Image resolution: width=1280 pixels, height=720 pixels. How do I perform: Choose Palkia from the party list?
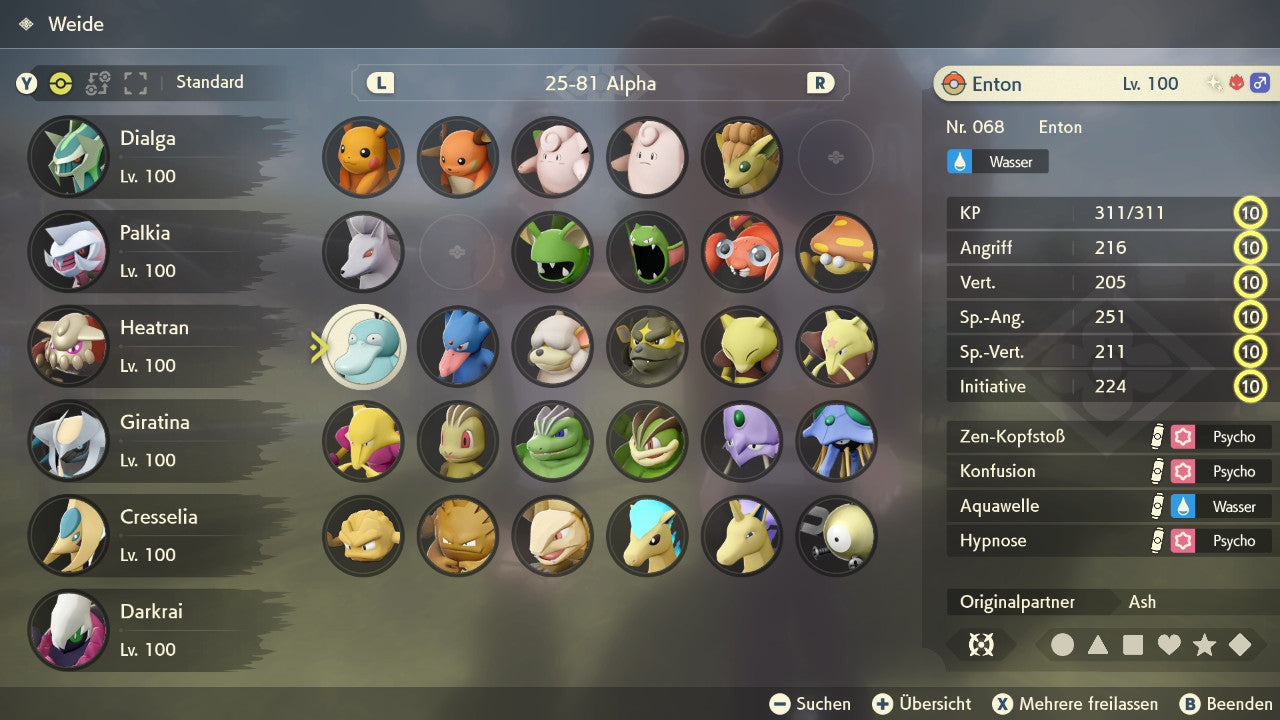150,251
